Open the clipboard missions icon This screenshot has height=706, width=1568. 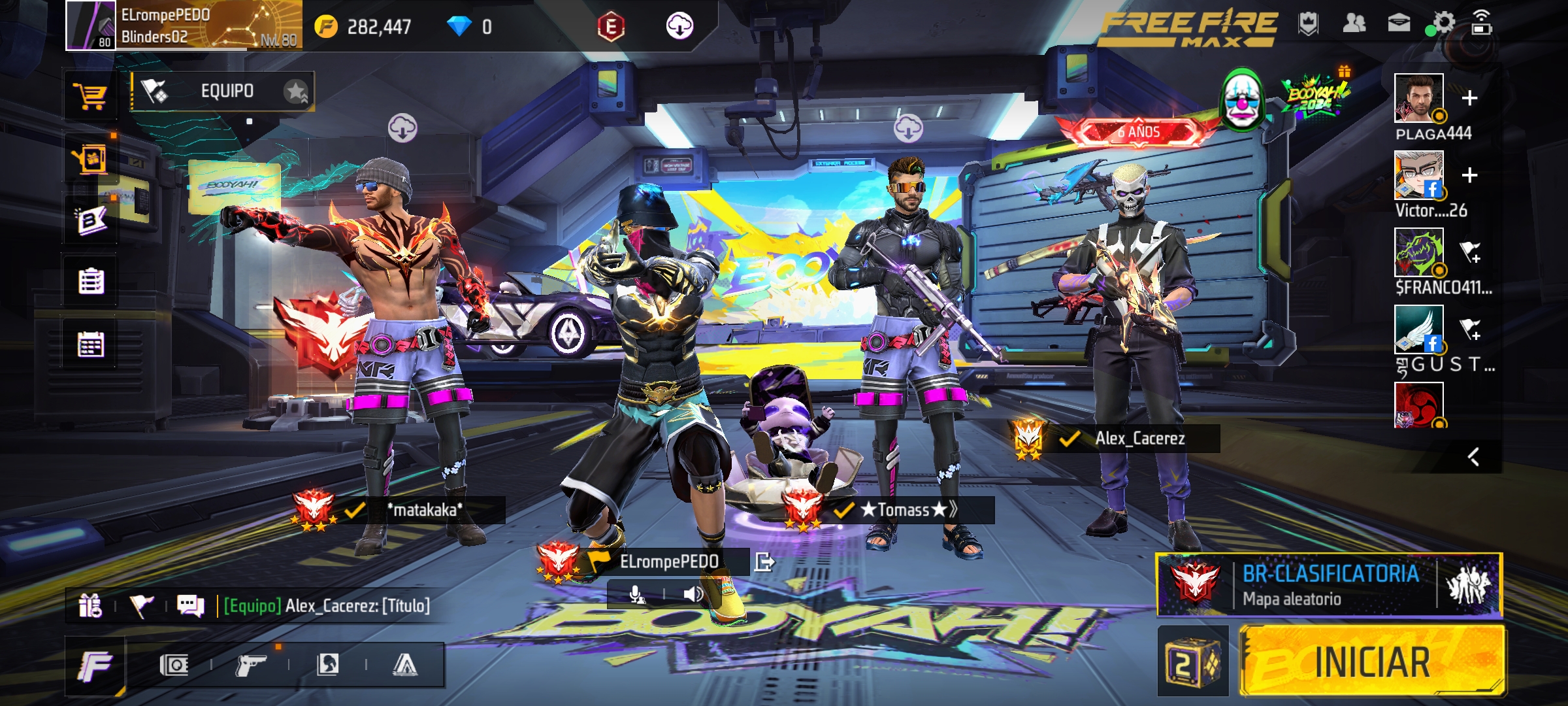[x=91, y=282]
